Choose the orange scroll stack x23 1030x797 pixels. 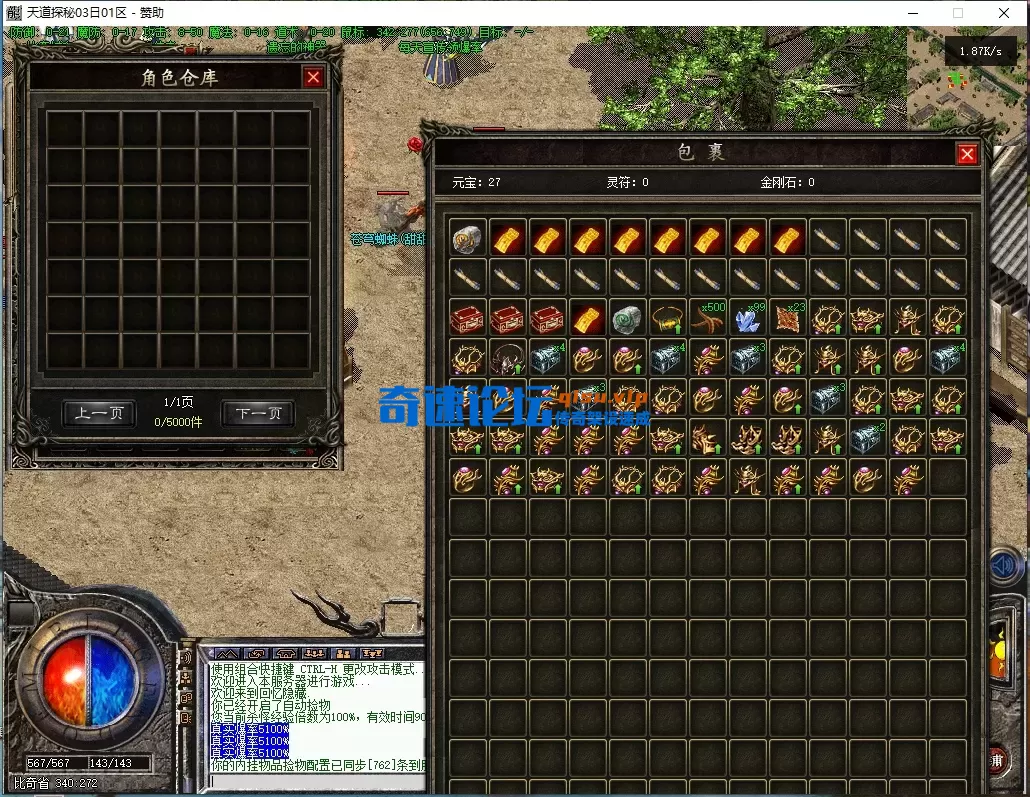pos(788,318)
